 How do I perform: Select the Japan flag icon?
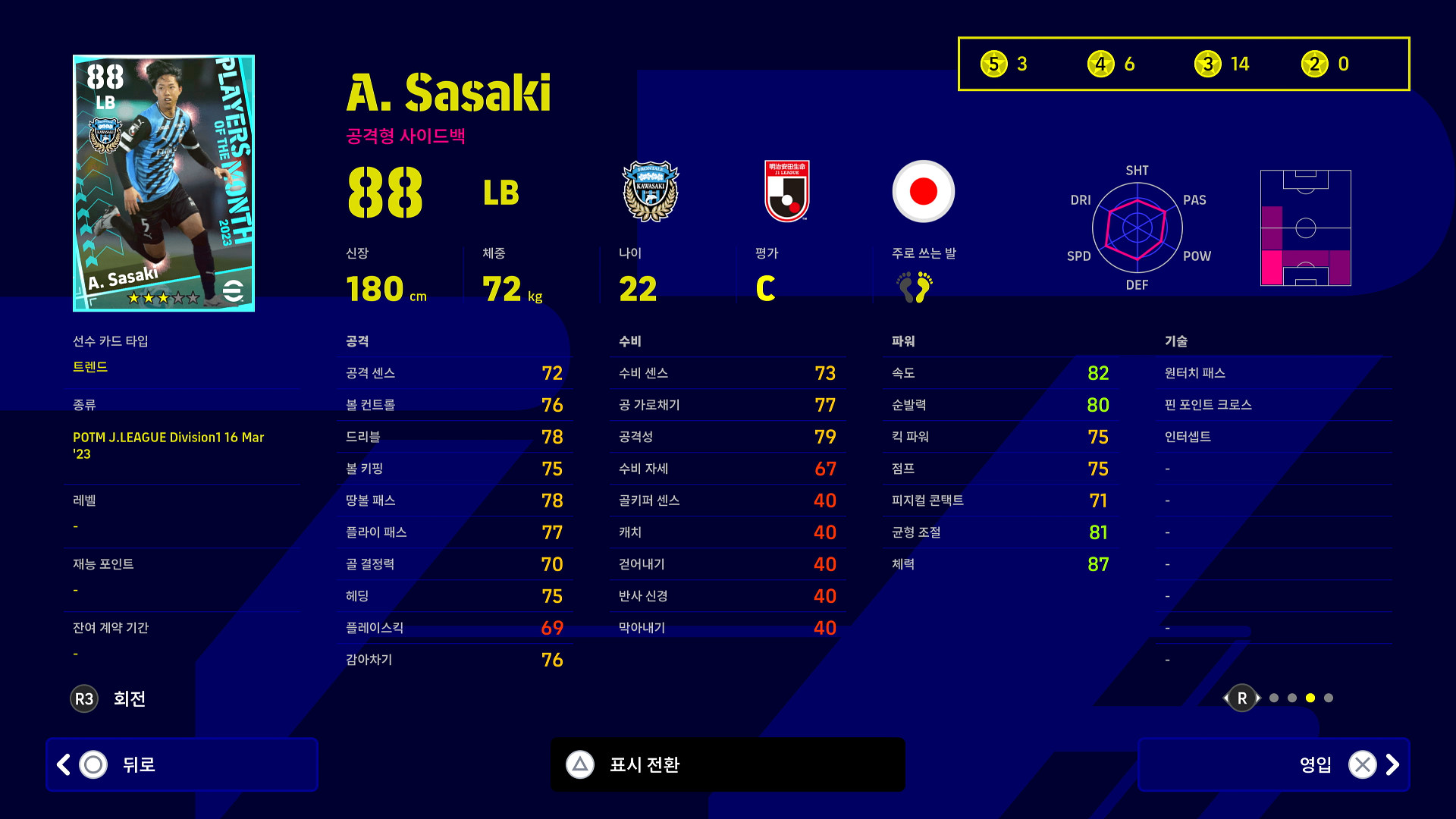[x=923, y=191]
